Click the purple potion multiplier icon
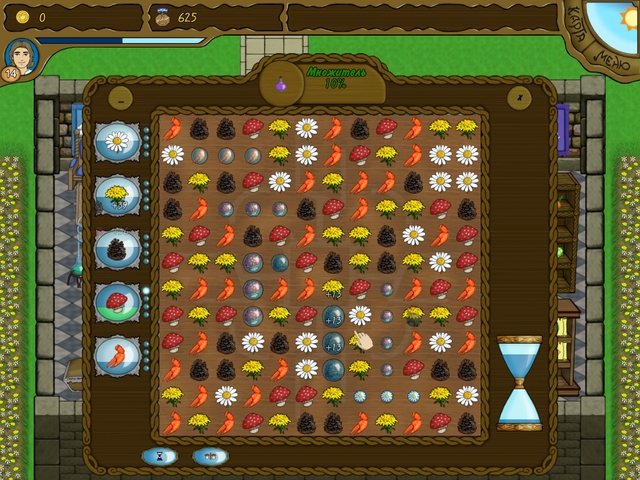Image resolution: width=640 pixels, height=480 pixels. [281, 85]
